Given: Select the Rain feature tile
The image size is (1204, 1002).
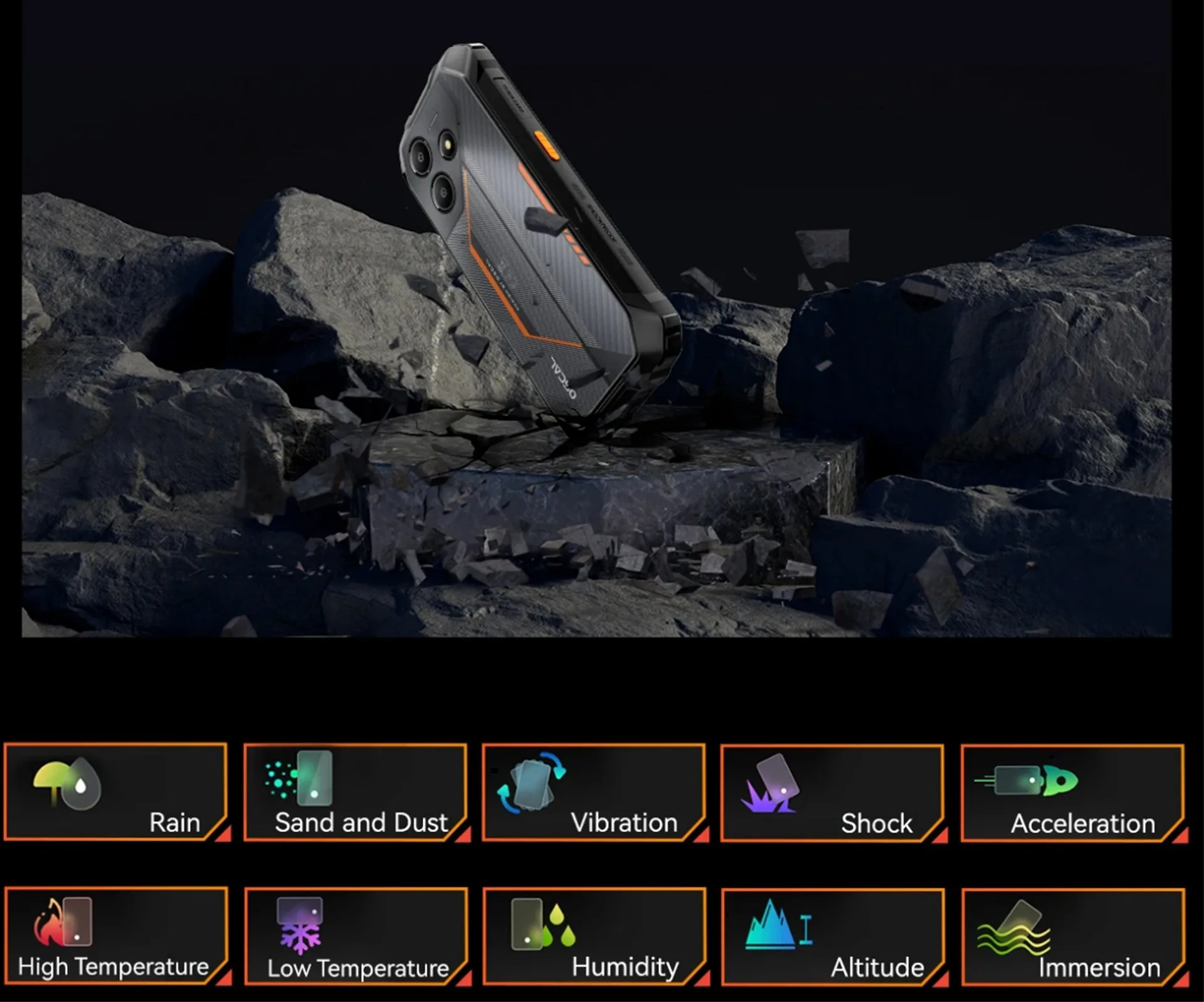Looking at the screenshot, I should point(116,792).
